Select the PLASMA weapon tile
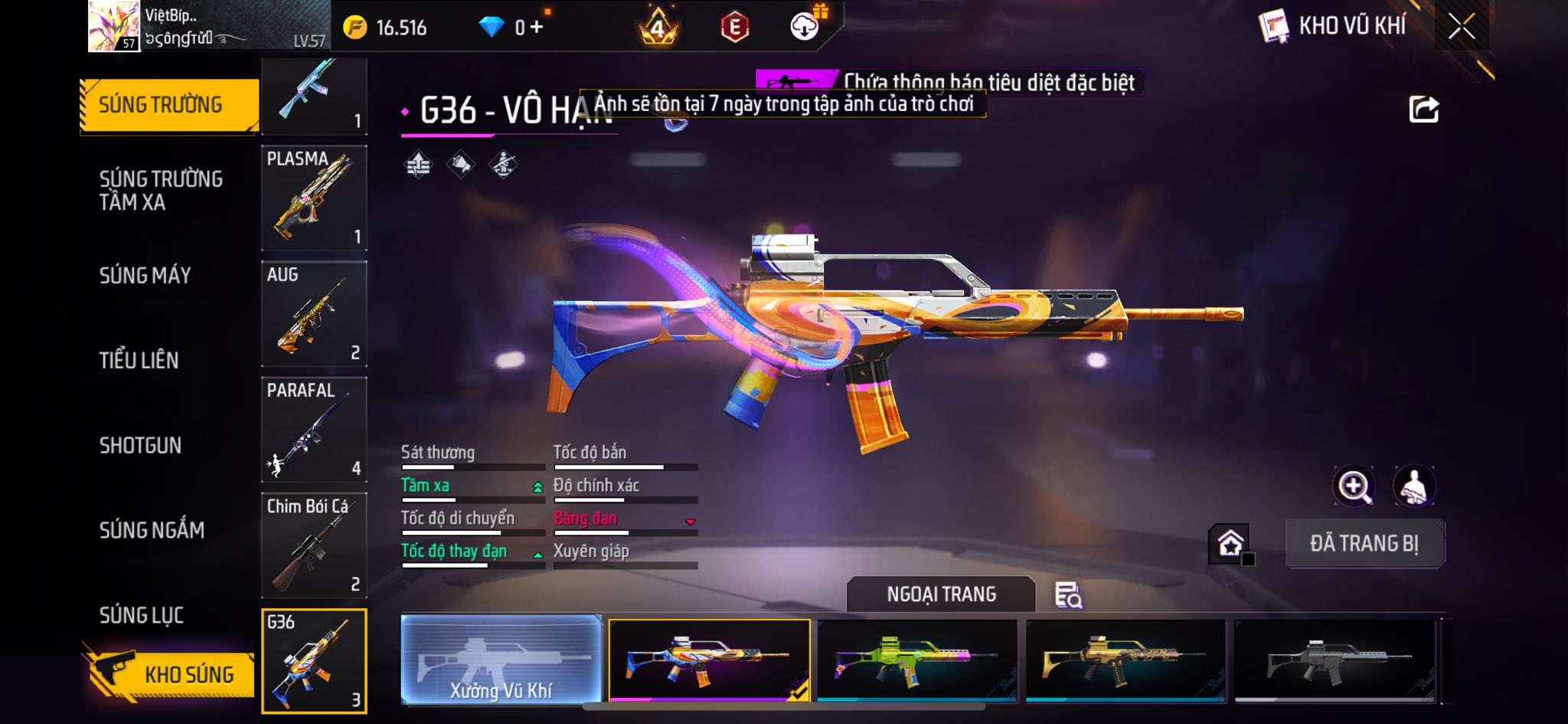 pos(314,198)
